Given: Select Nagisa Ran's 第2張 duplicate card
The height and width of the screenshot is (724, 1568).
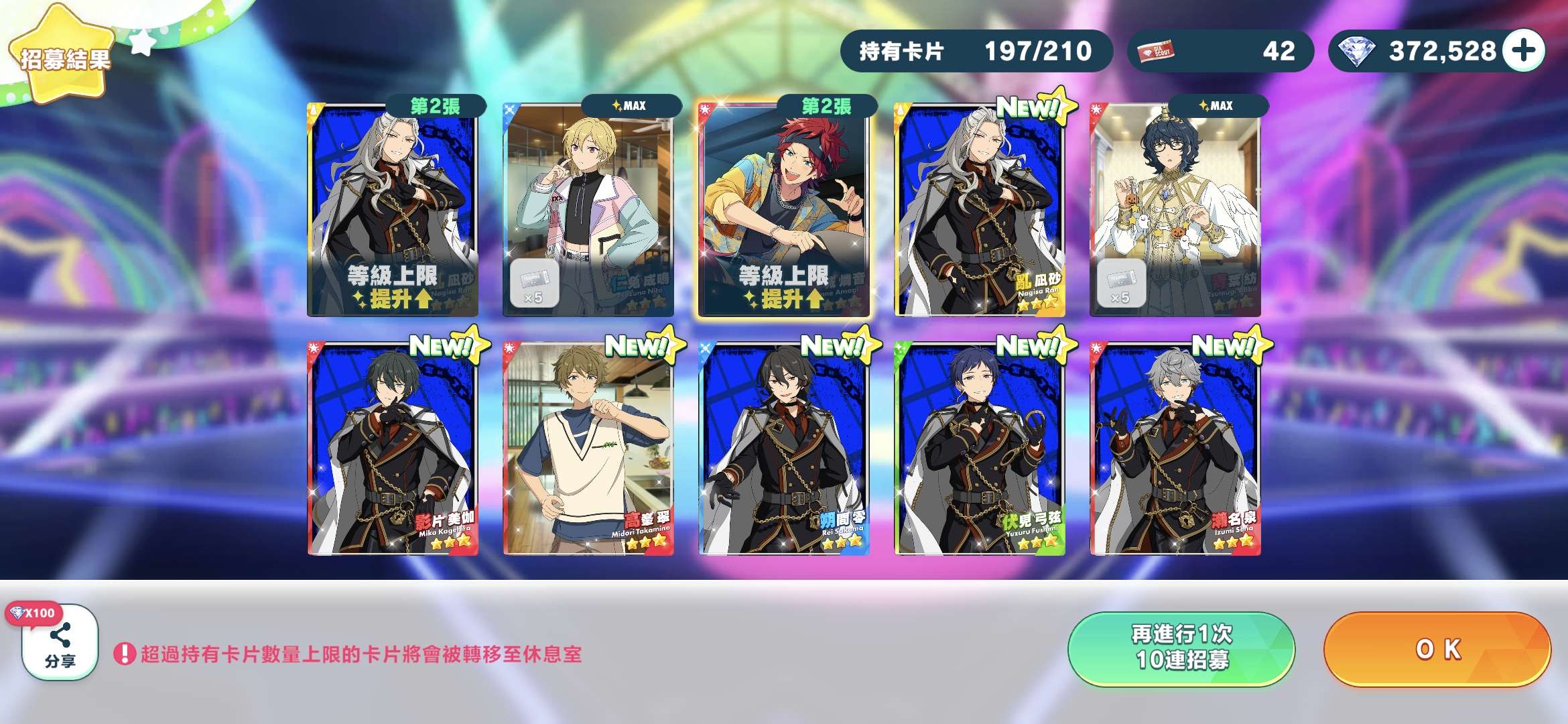Looking at the screenshot, I should pos(393,209).
